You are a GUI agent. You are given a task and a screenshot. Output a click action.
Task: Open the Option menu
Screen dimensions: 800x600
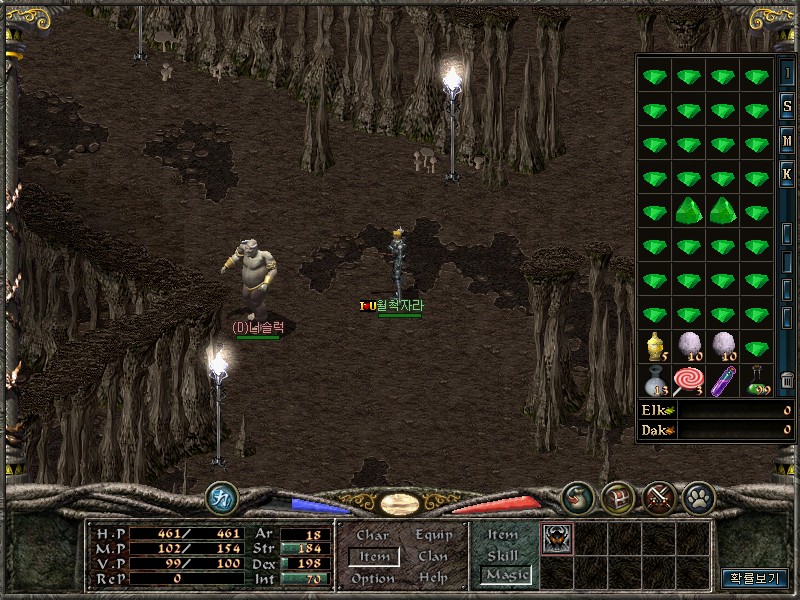pyautogui.click(x=373, y=578)
